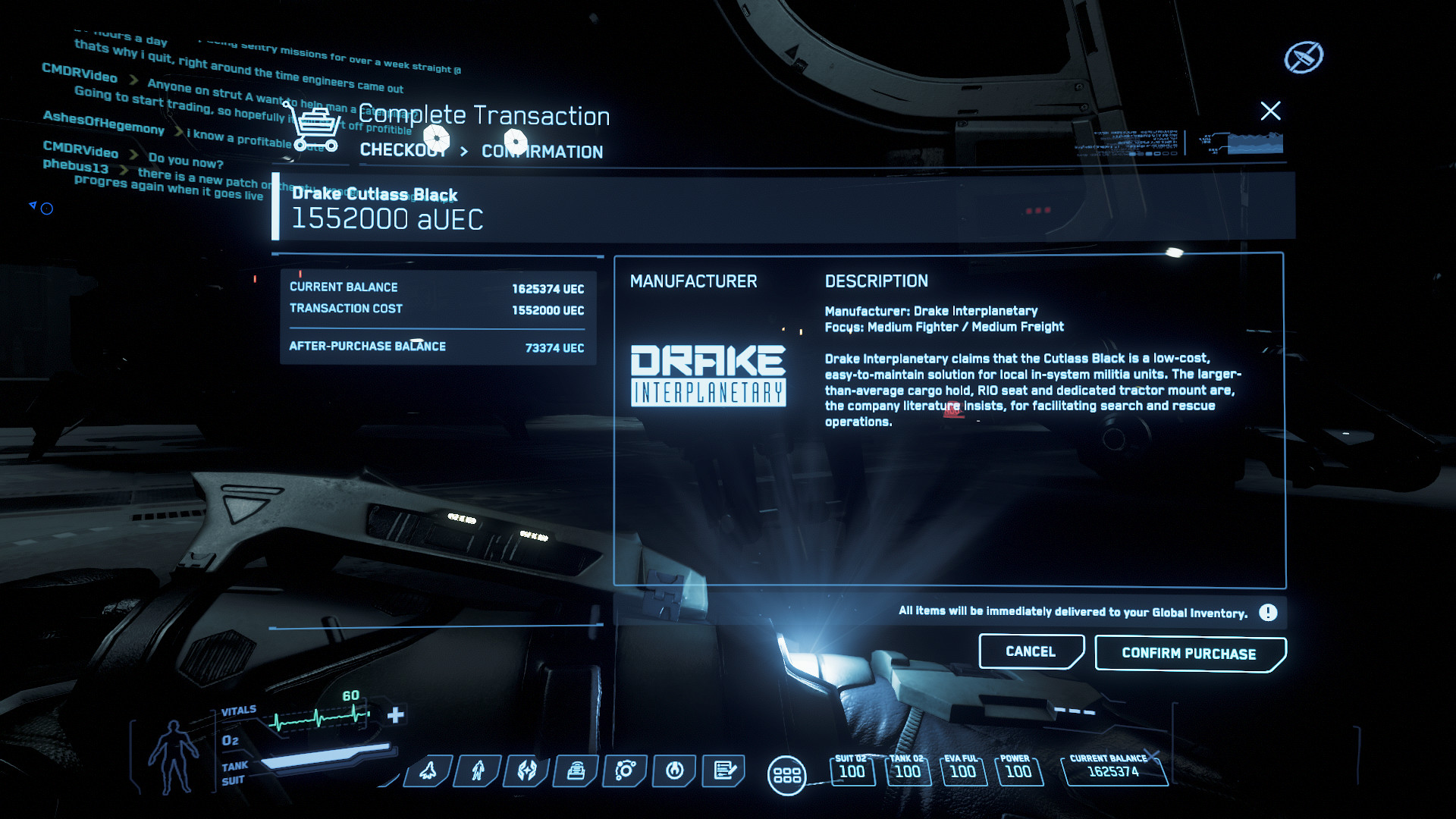Open the notepad journal icon
1456x819 pixels.
[x=724, y=771]
